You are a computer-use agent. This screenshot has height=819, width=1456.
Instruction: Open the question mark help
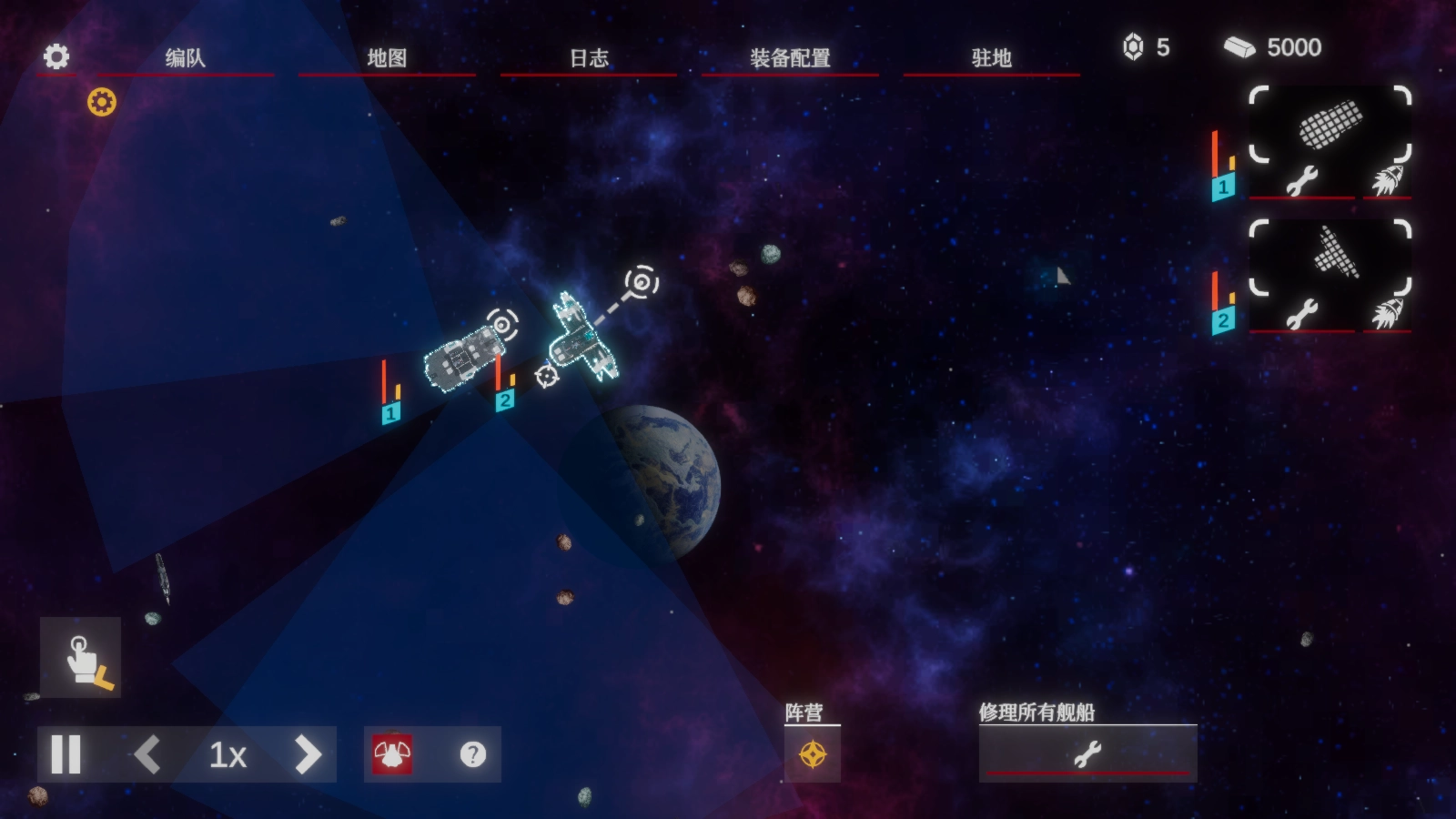(473, 754)
